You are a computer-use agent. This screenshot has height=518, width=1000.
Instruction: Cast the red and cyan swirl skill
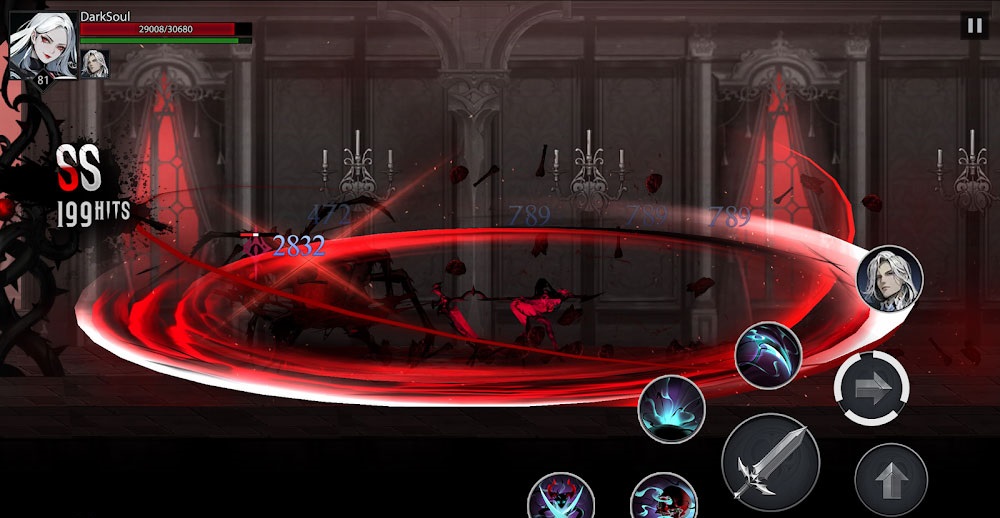point(664,497)
